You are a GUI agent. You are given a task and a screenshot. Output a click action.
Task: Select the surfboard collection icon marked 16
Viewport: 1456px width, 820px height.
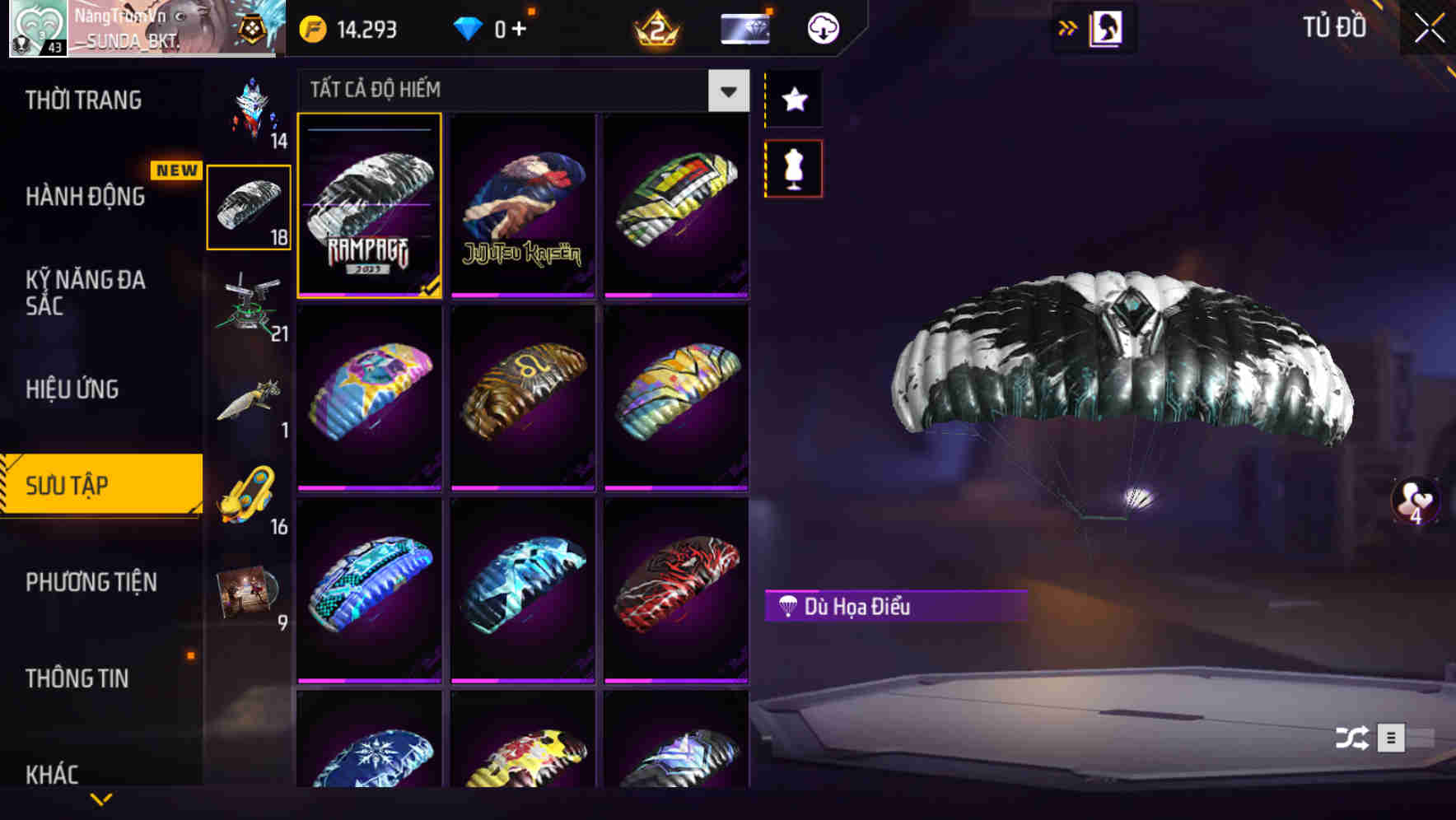(248, 494)
